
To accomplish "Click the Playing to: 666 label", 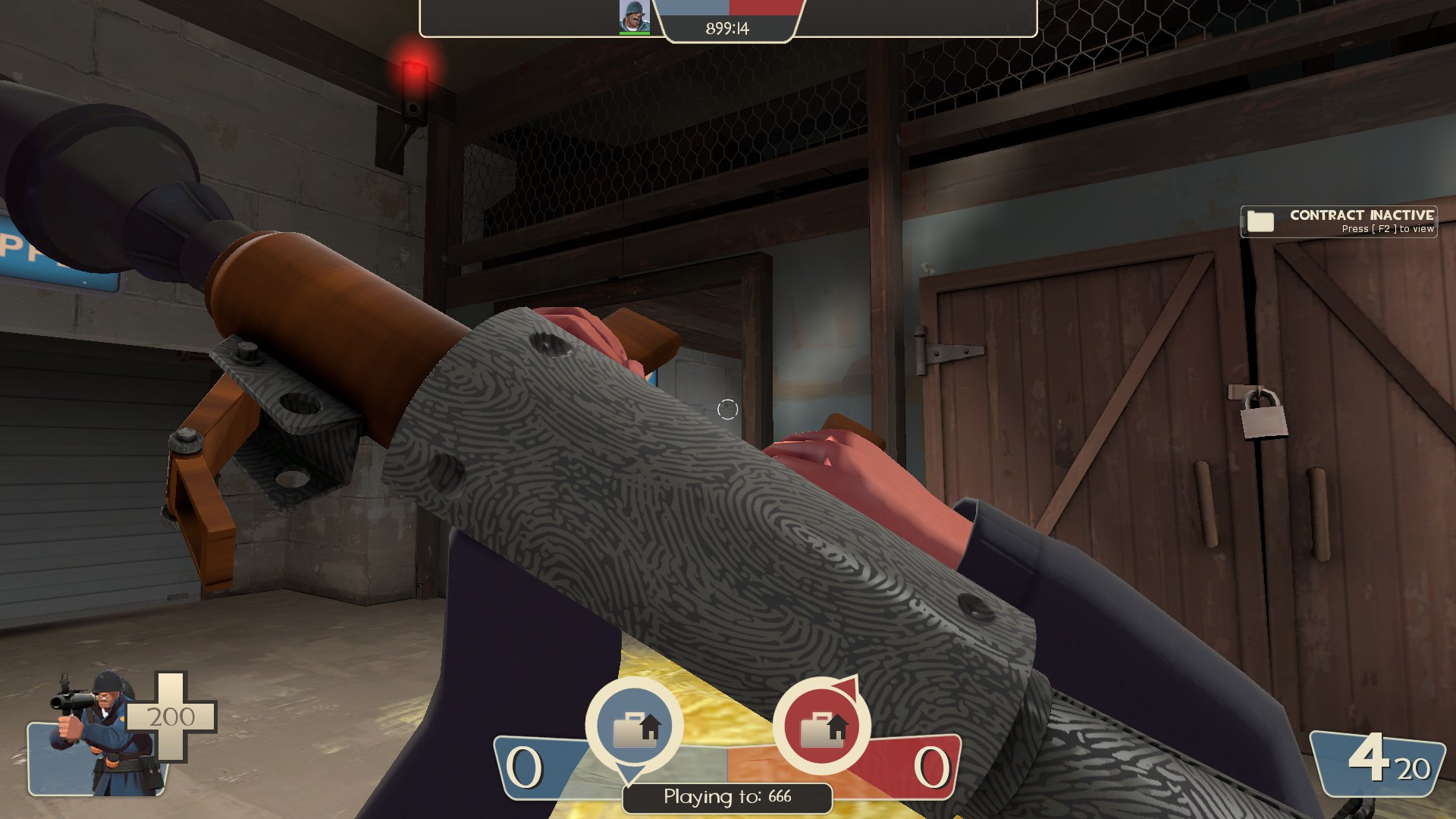I will [726, 799].
